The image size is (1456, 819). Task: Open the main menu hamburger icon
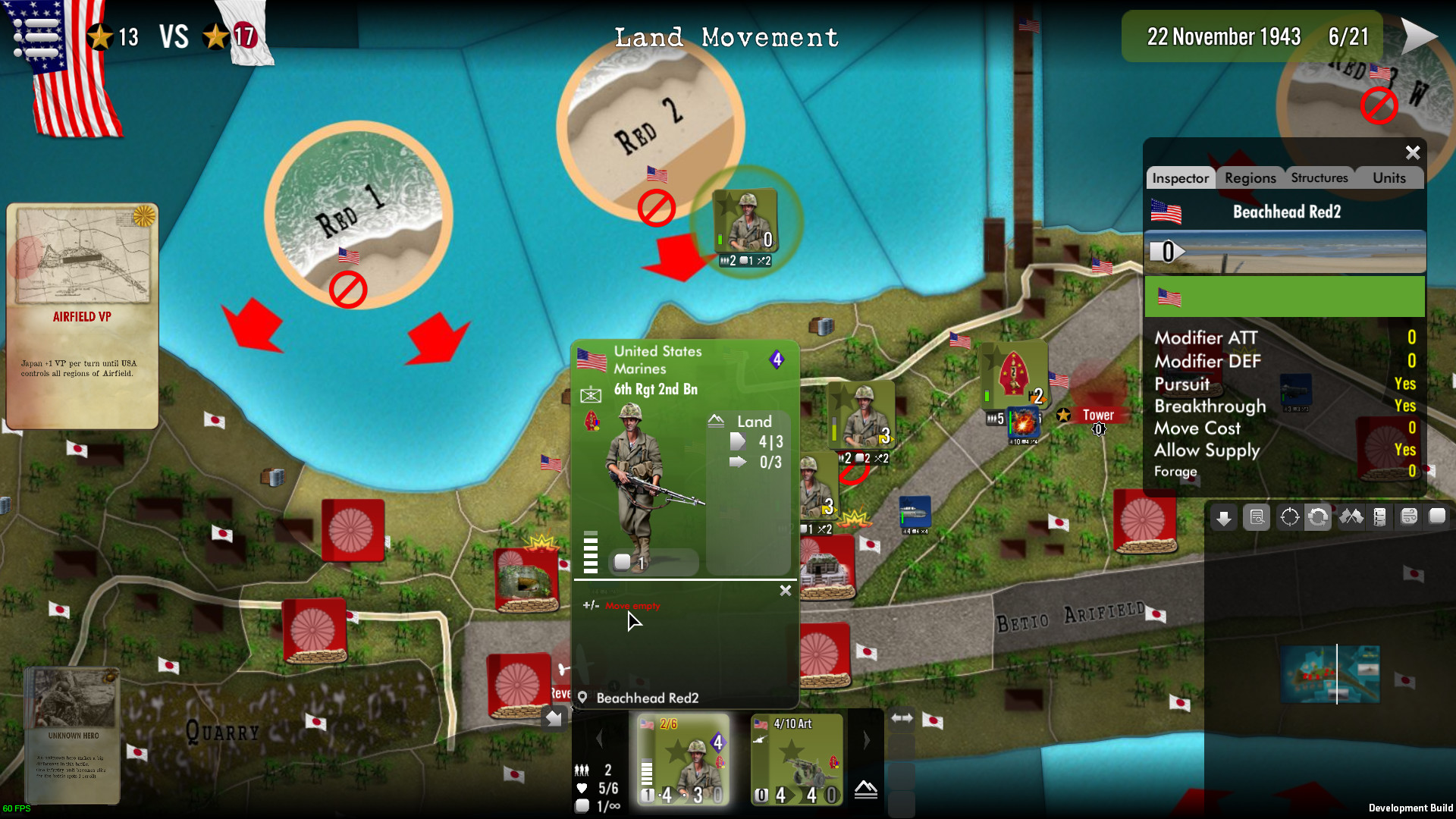36,36
